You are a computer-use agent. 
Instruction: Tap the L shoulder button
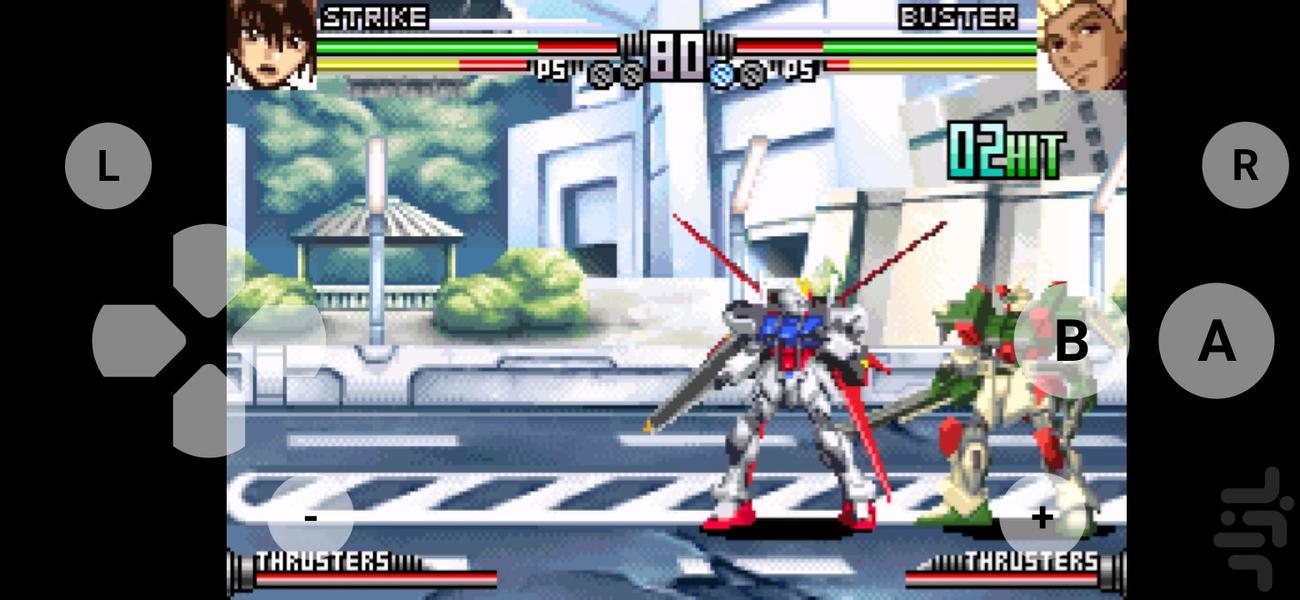(108, 166)
